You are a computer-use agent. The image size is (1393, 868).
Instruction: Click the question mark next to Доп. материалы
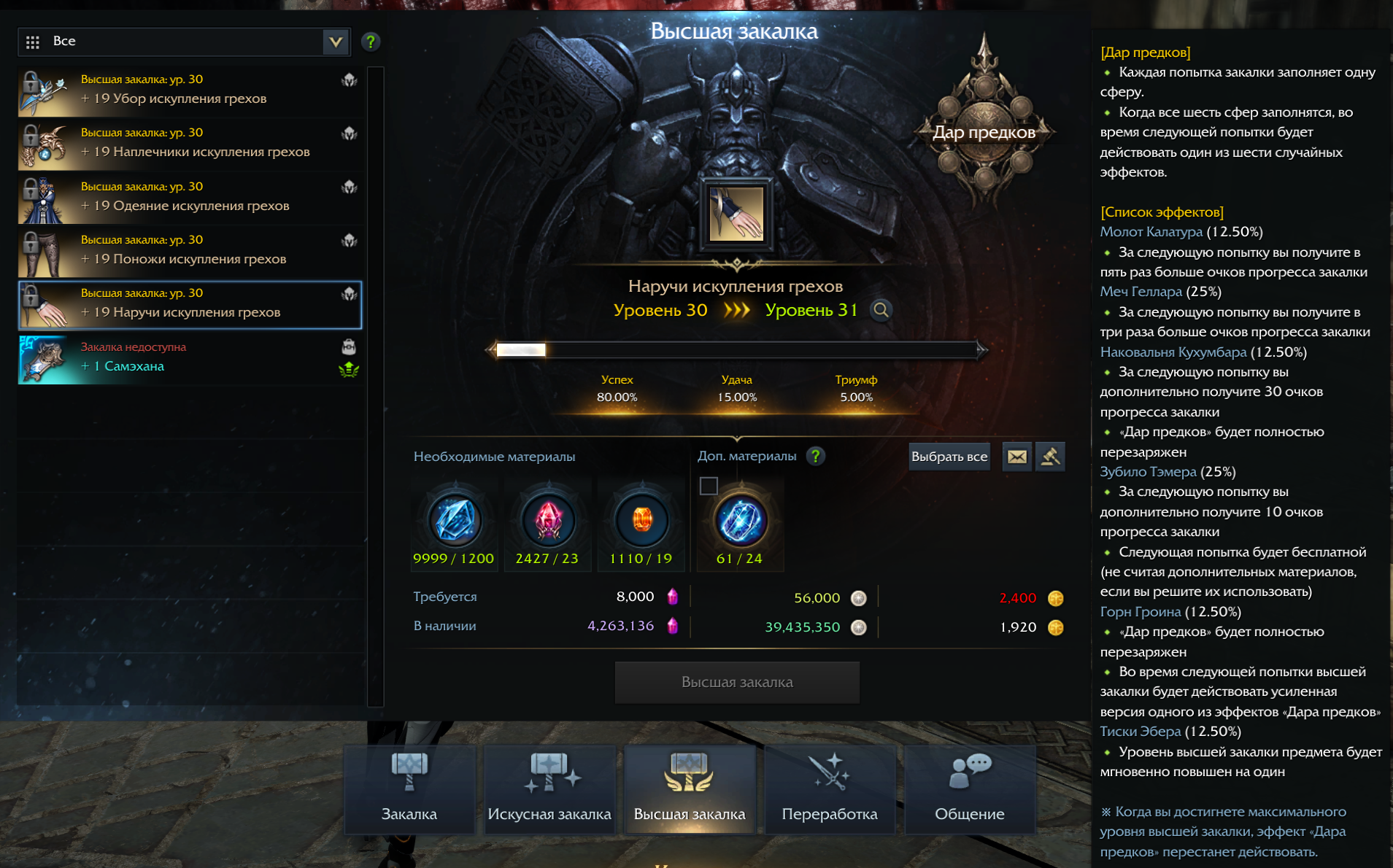[817, 456]
